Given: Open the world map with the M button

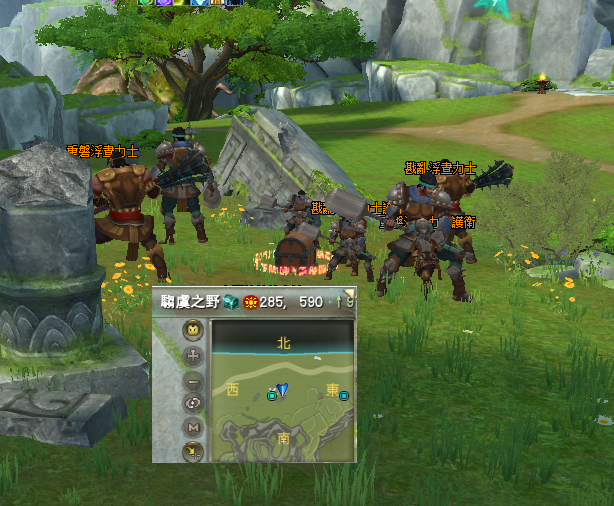Looking at the screenshot, I should click(193, 428).
